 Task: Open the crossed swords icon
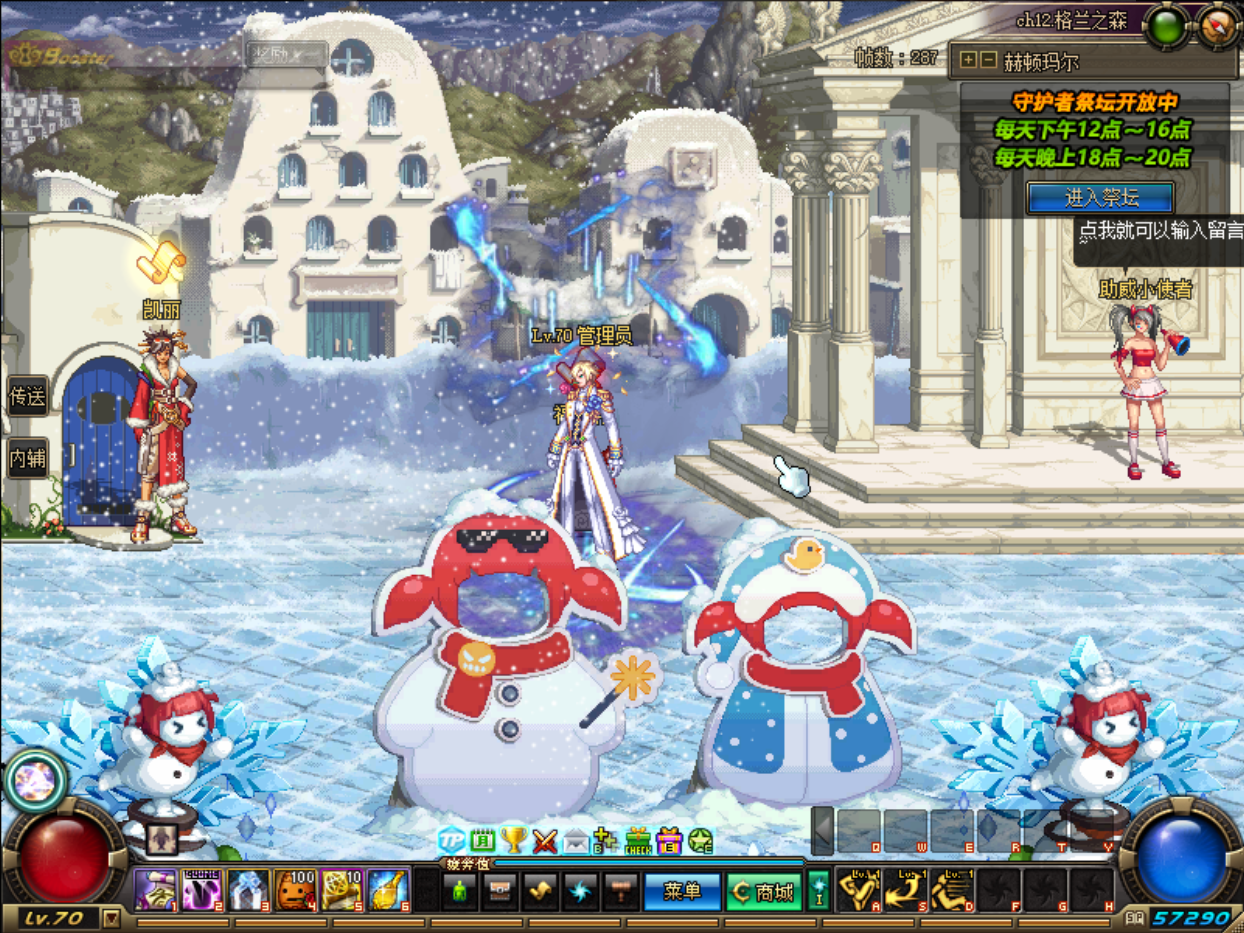tap(545, 841)
